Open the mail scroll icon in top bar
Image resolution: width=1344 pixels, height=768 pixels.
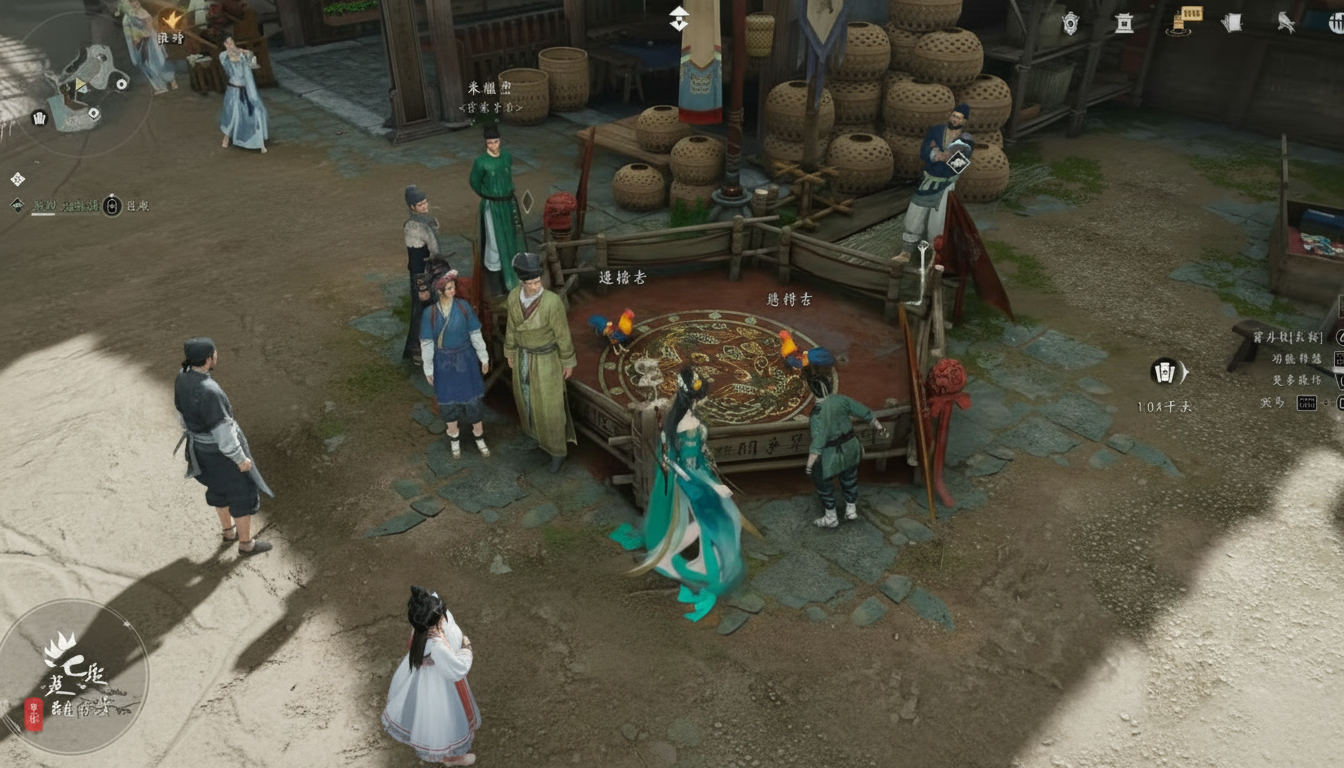click(1231, 22)
